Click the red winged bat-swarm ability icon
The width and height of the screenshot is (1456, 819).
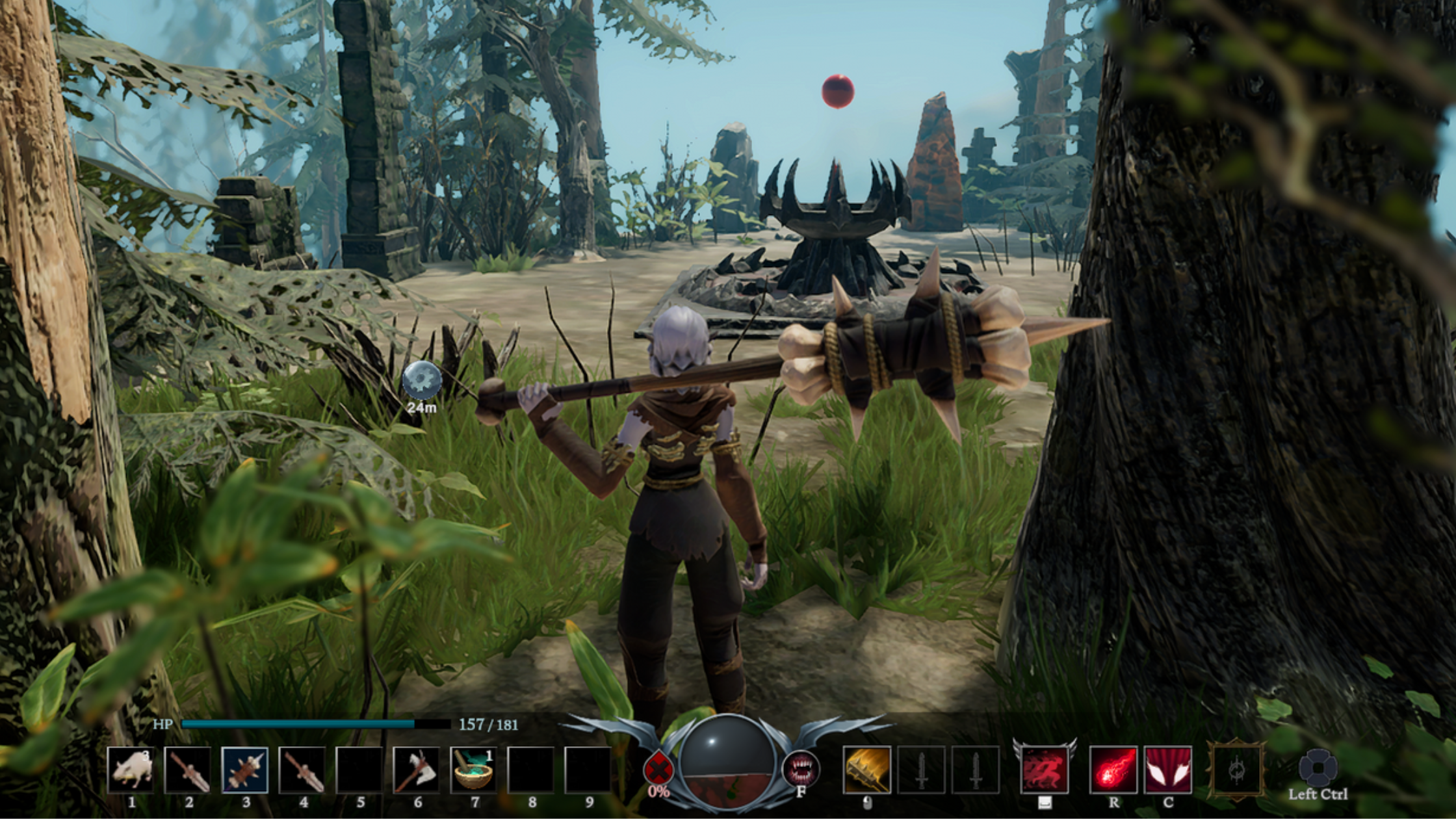click(1167, 771)
